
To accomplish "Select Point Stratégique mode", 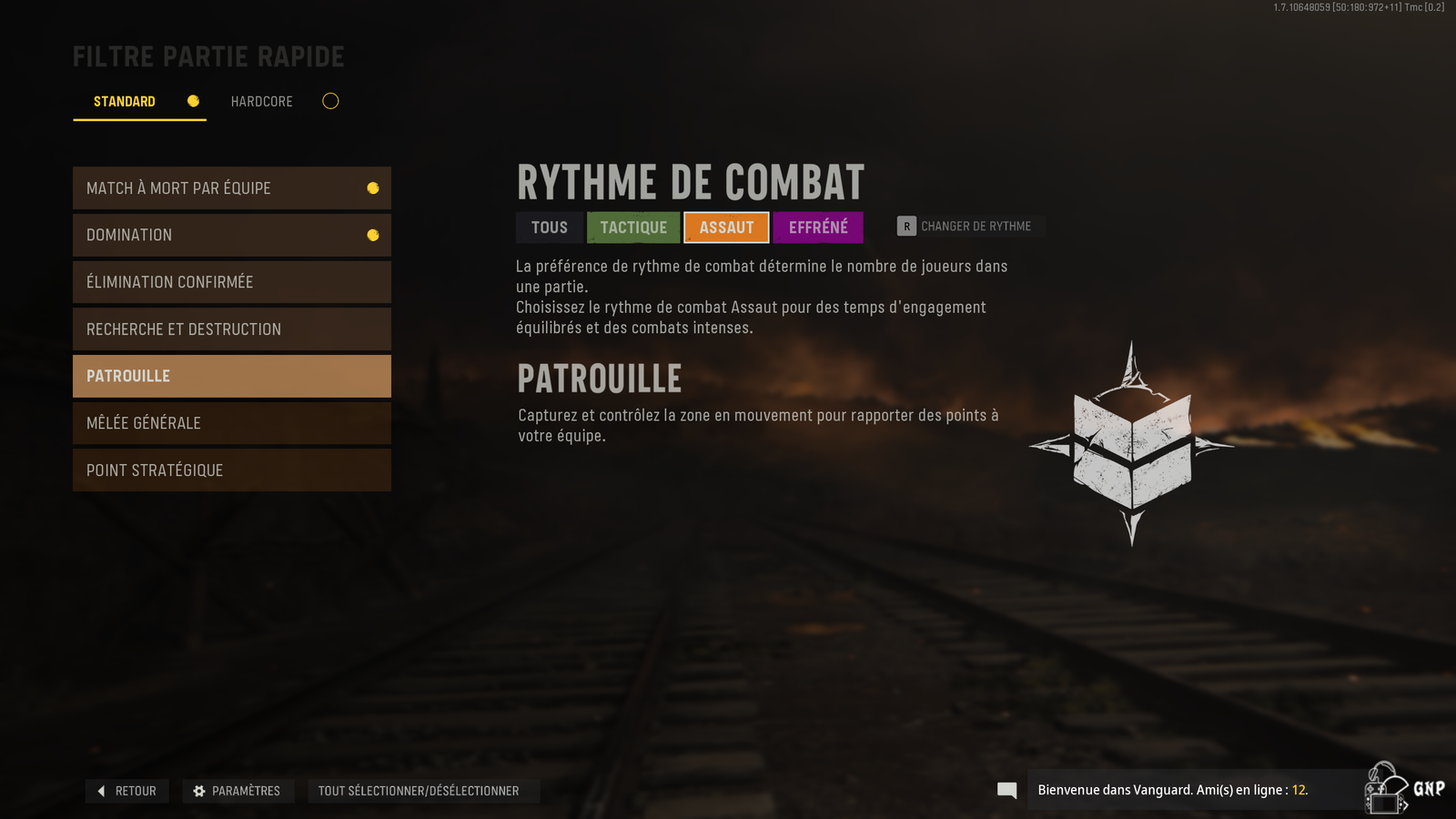I will (231, 470).
